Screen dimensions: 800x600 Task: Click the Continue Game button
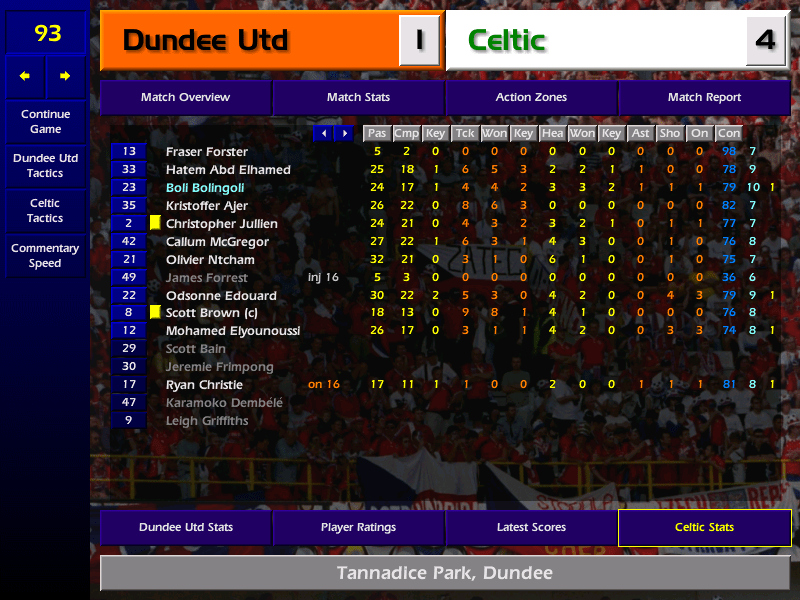[x=45, y=122]
